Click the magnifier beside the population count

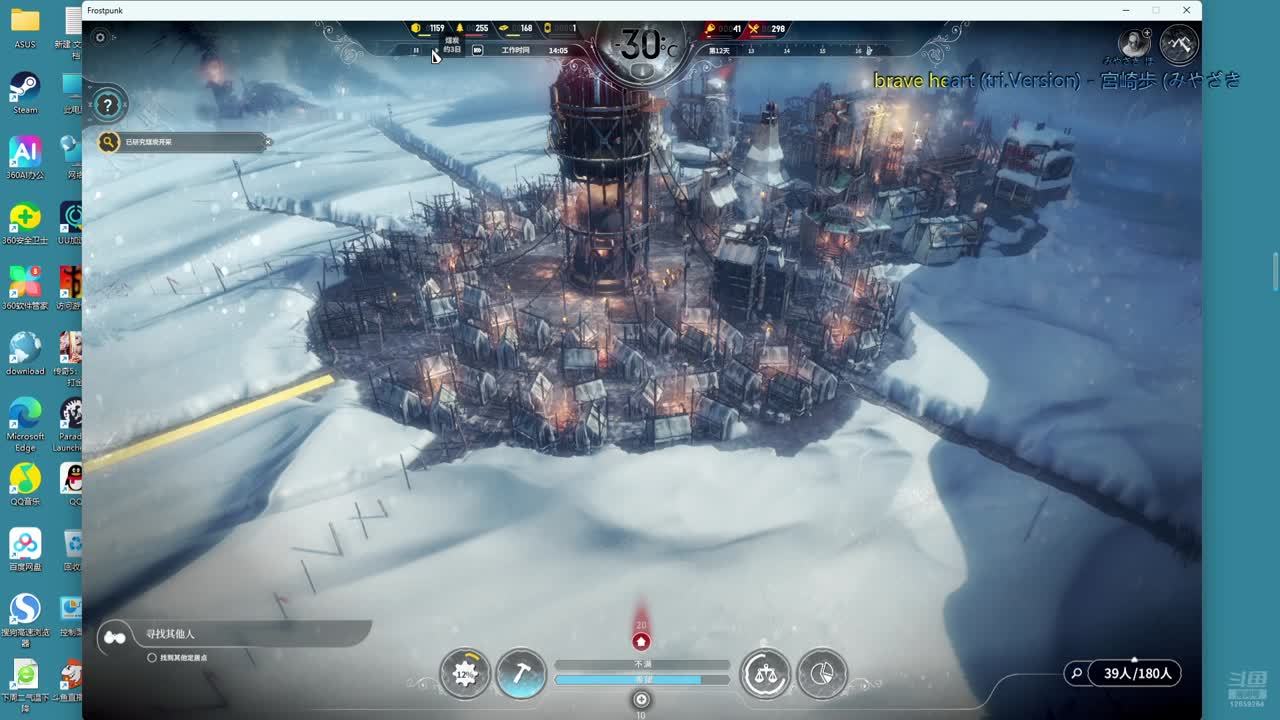[1076, 673]
